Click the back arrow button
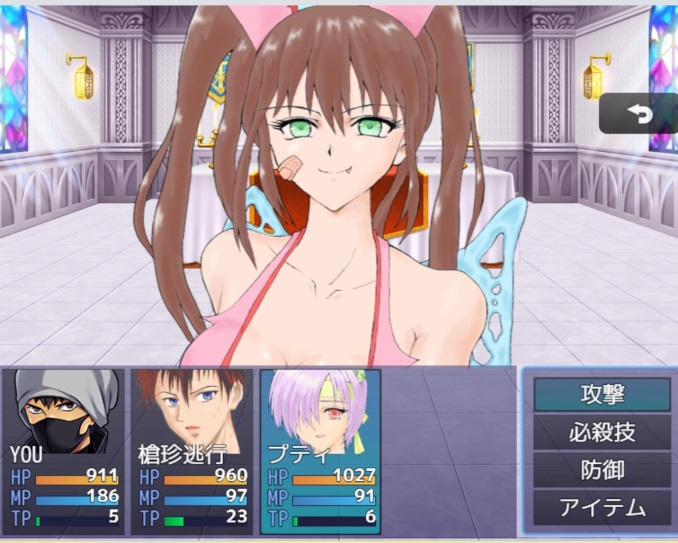 click(x=638, y=115)
